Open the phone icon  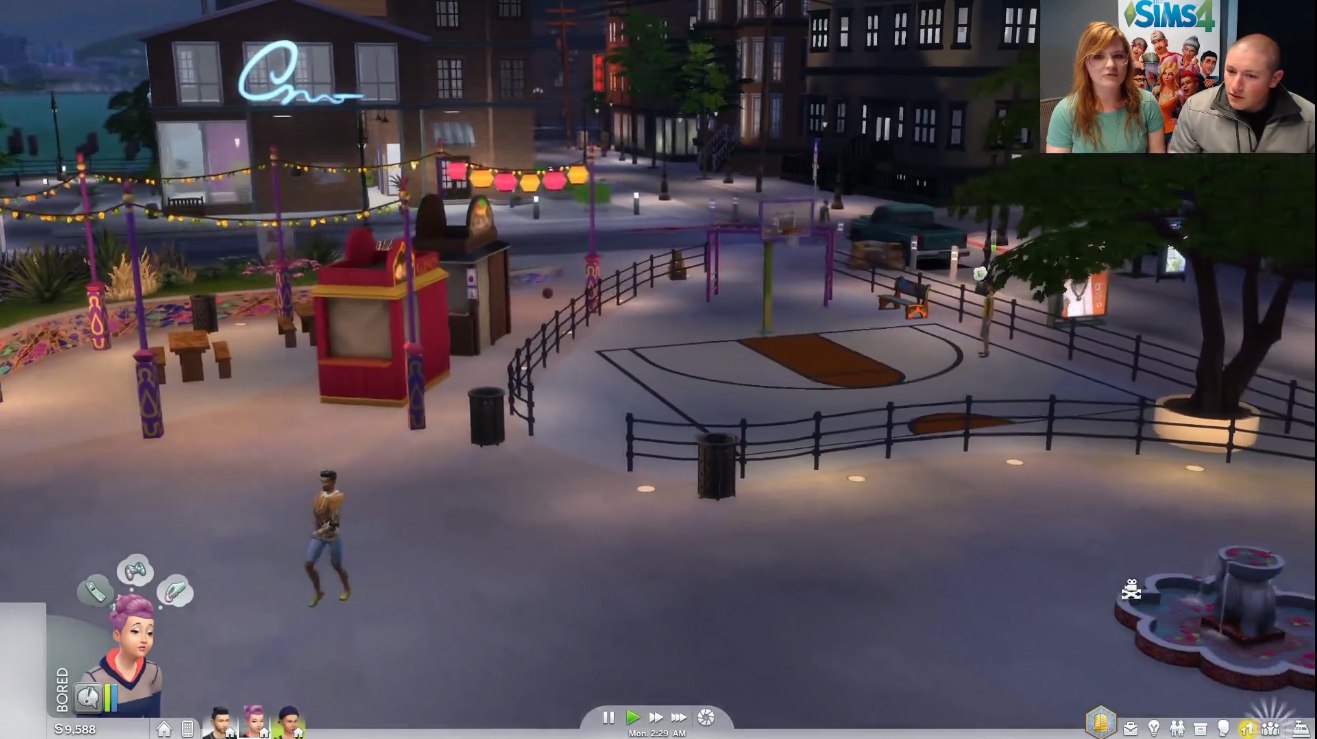click(186, 729)
